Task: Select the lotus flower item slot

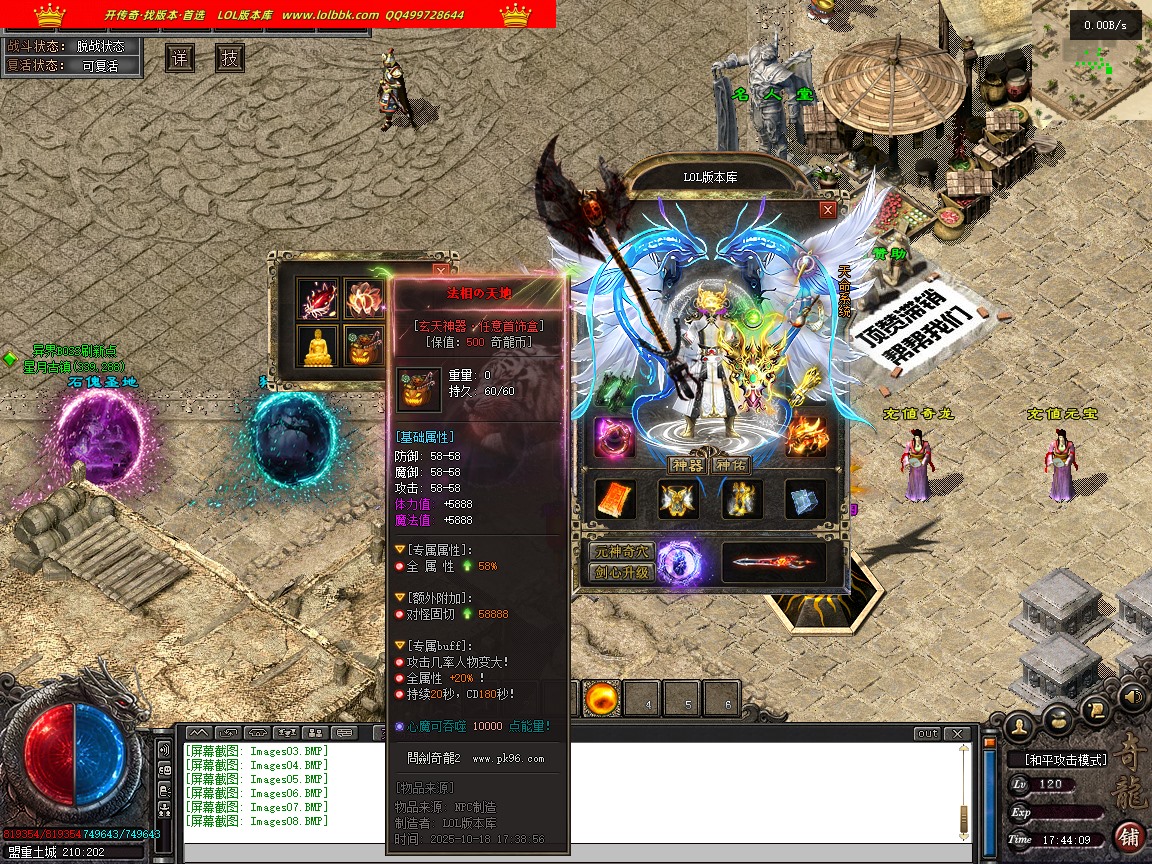Action: tap(364, 298)
